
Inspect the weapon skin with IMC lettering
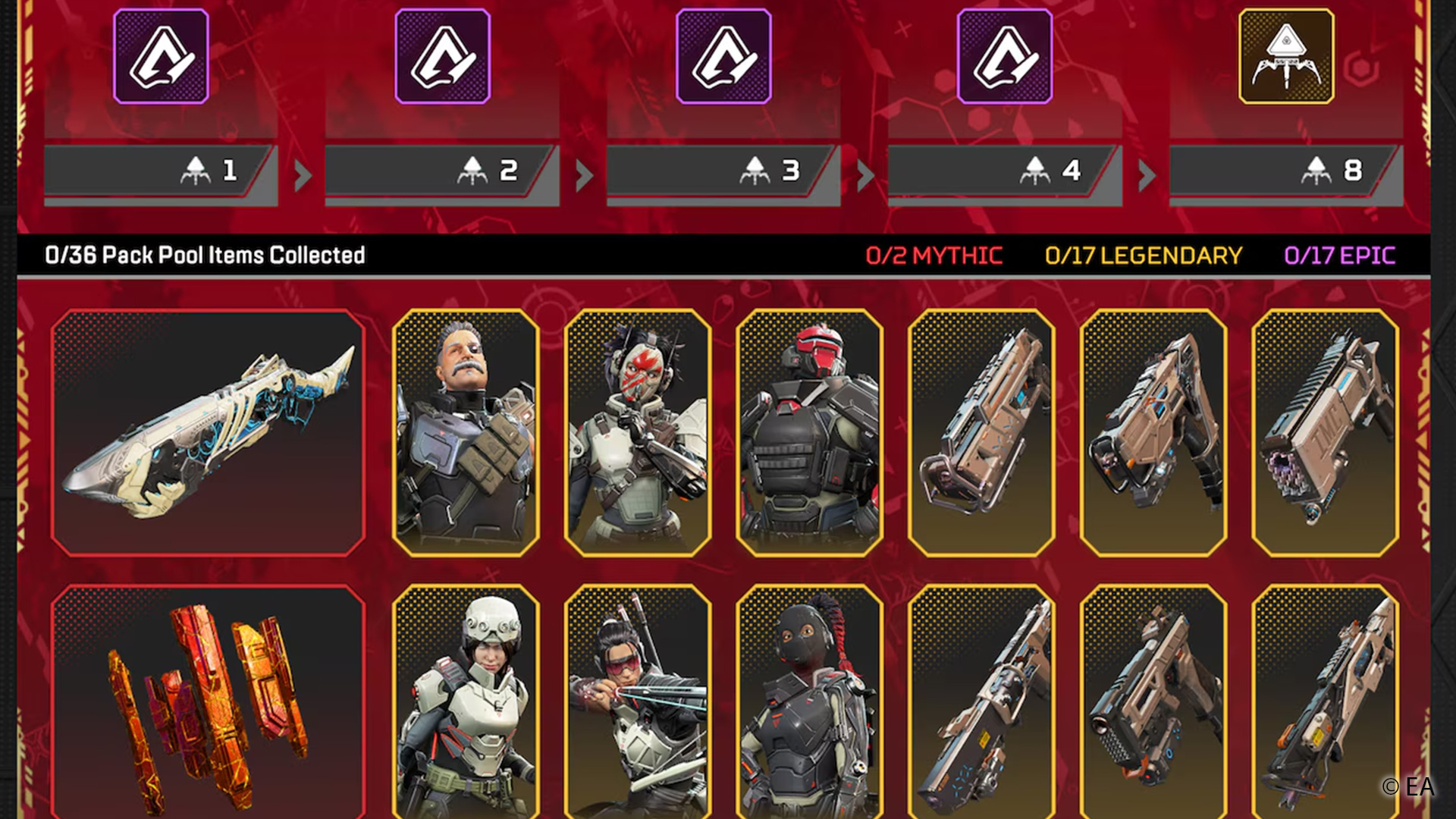1325,432
